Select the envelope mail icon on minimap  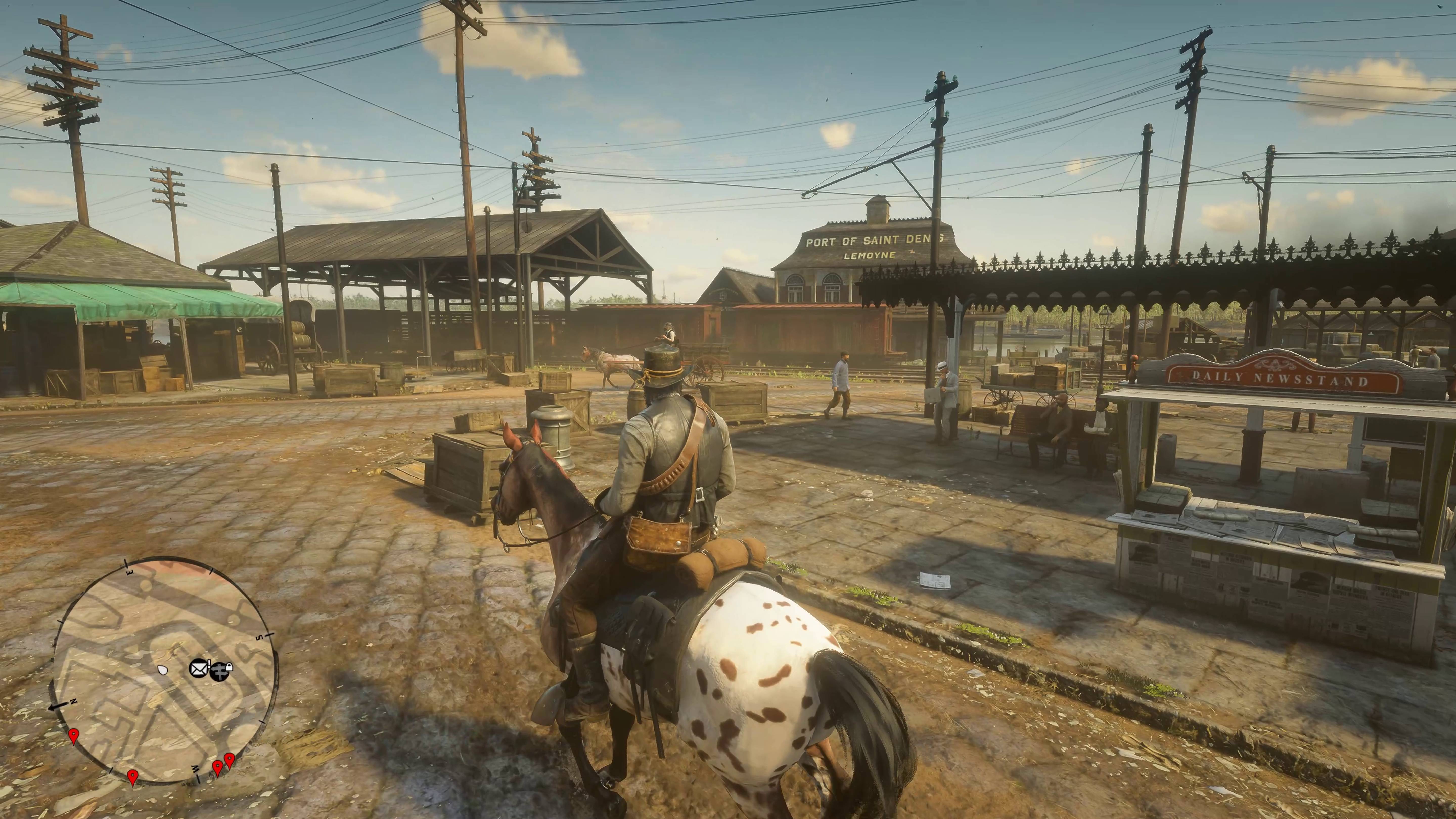pyautogui.click(x=198, y=669)
